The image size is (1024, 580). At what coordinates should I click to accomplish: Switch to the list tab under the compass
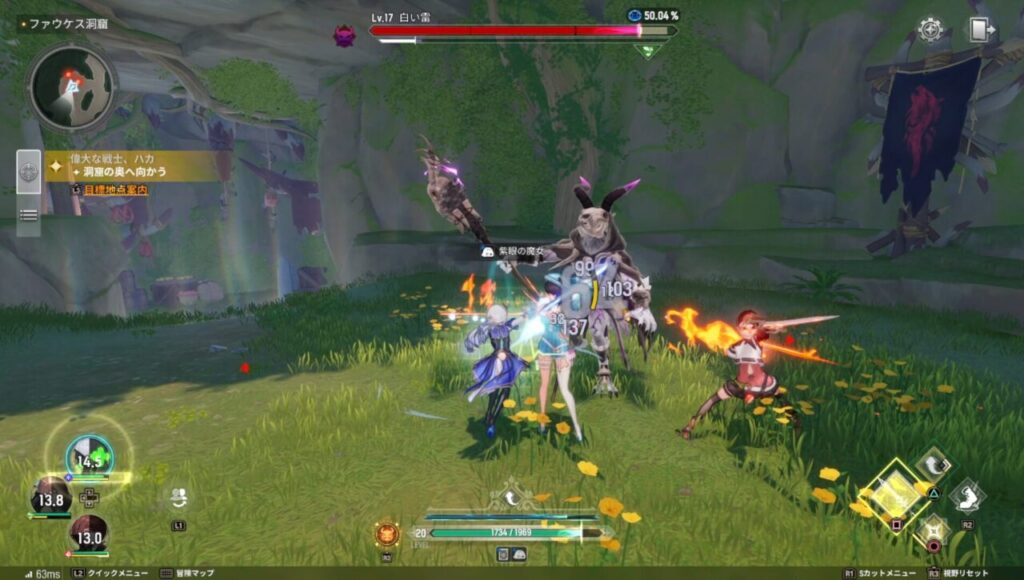[29, 214]
